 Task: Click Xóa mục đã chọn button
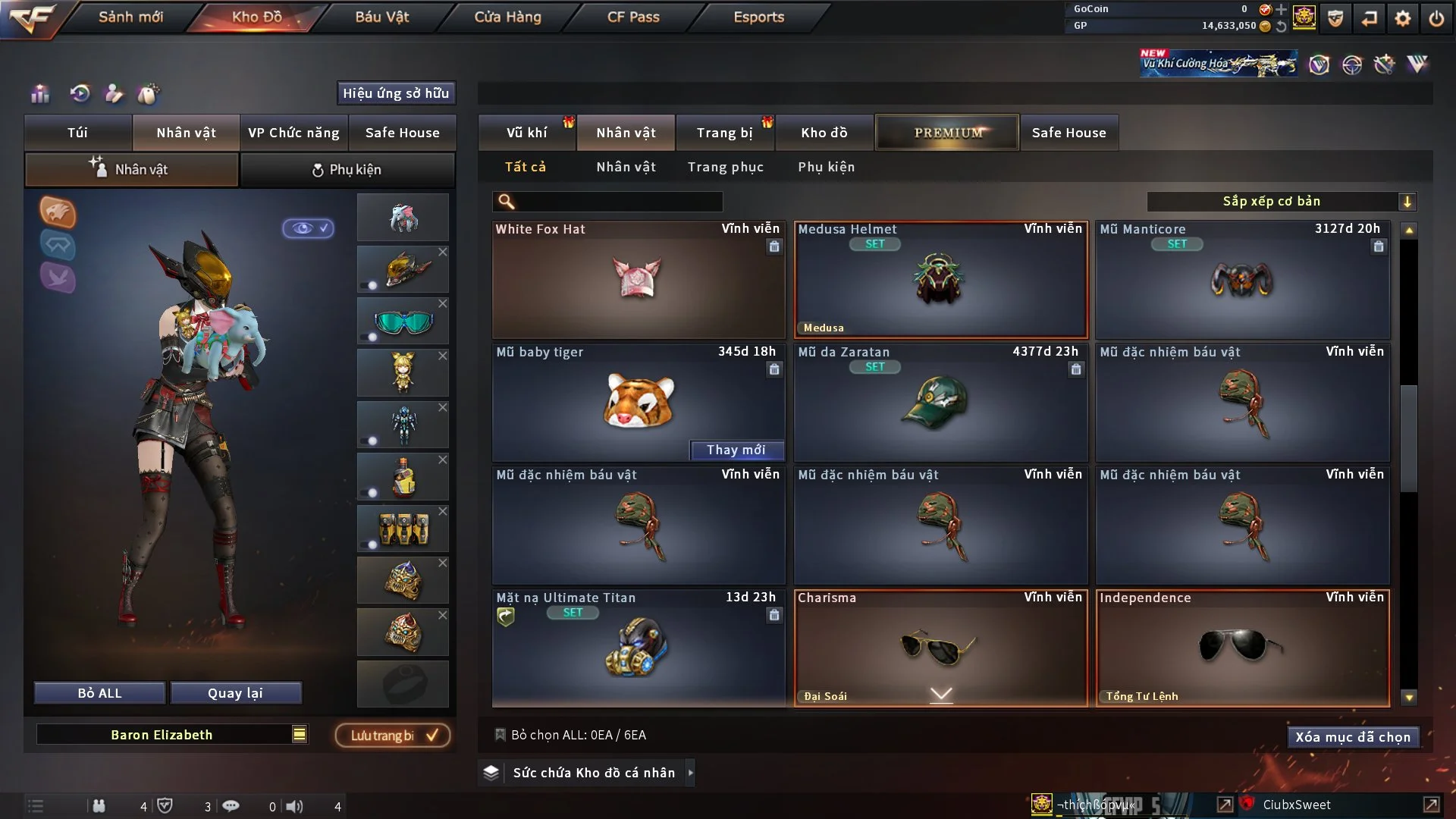pyautogui.click(x=1352, y=737)
